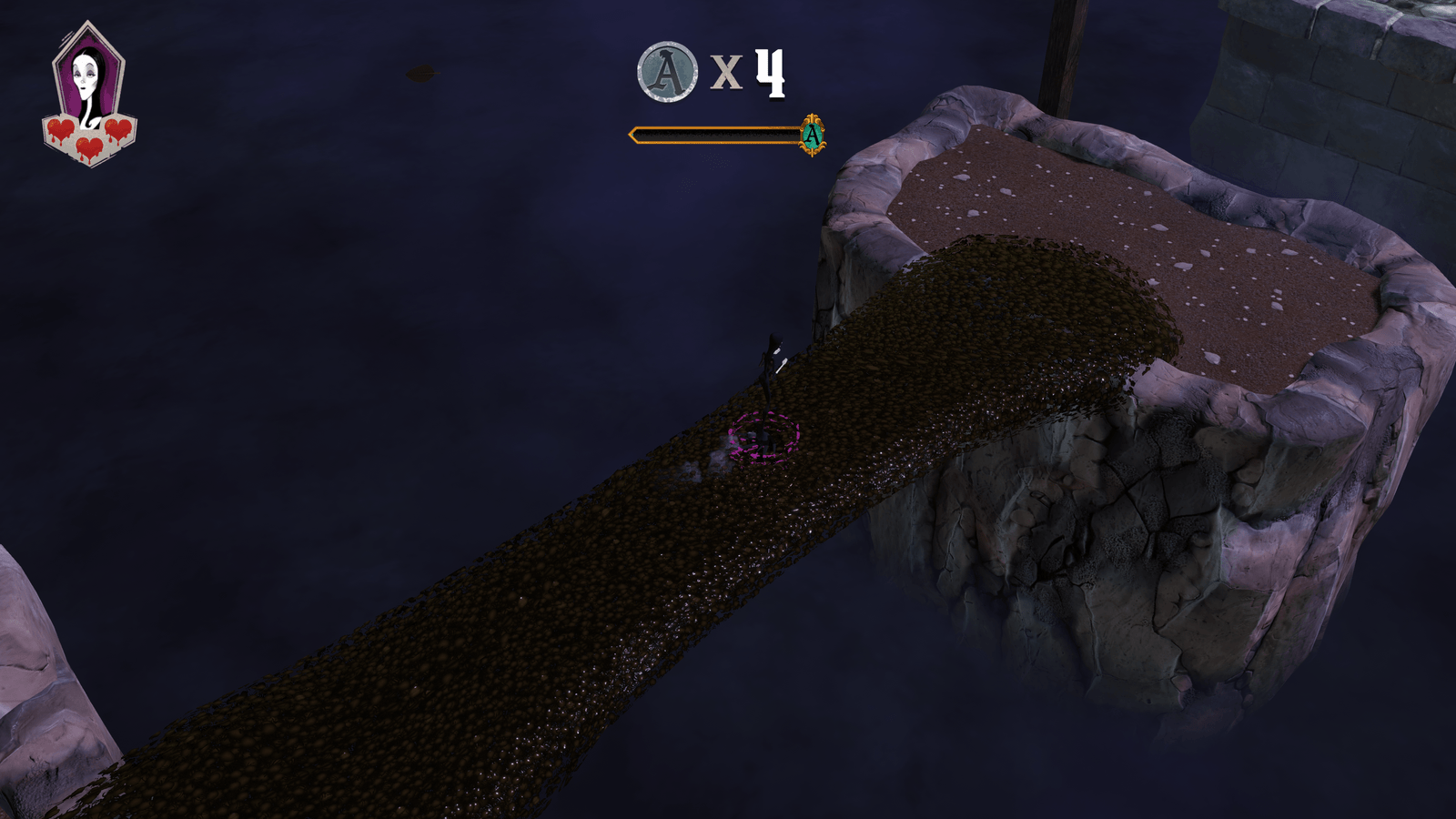
Task: Select the silver A coin icon
Action: [x=667, y=71]
